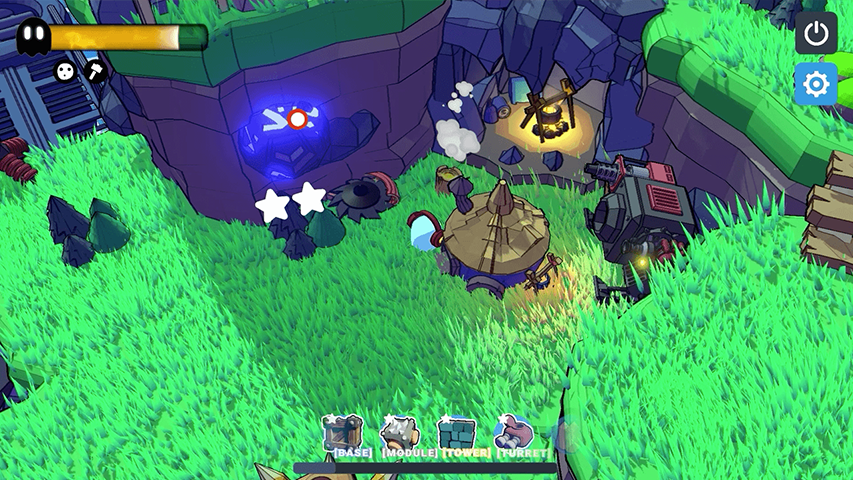This screenshot has height=480, width=853.
Task: Select the Base wooden crate build item
Action: pyautogui.click(x=342, y=435)
